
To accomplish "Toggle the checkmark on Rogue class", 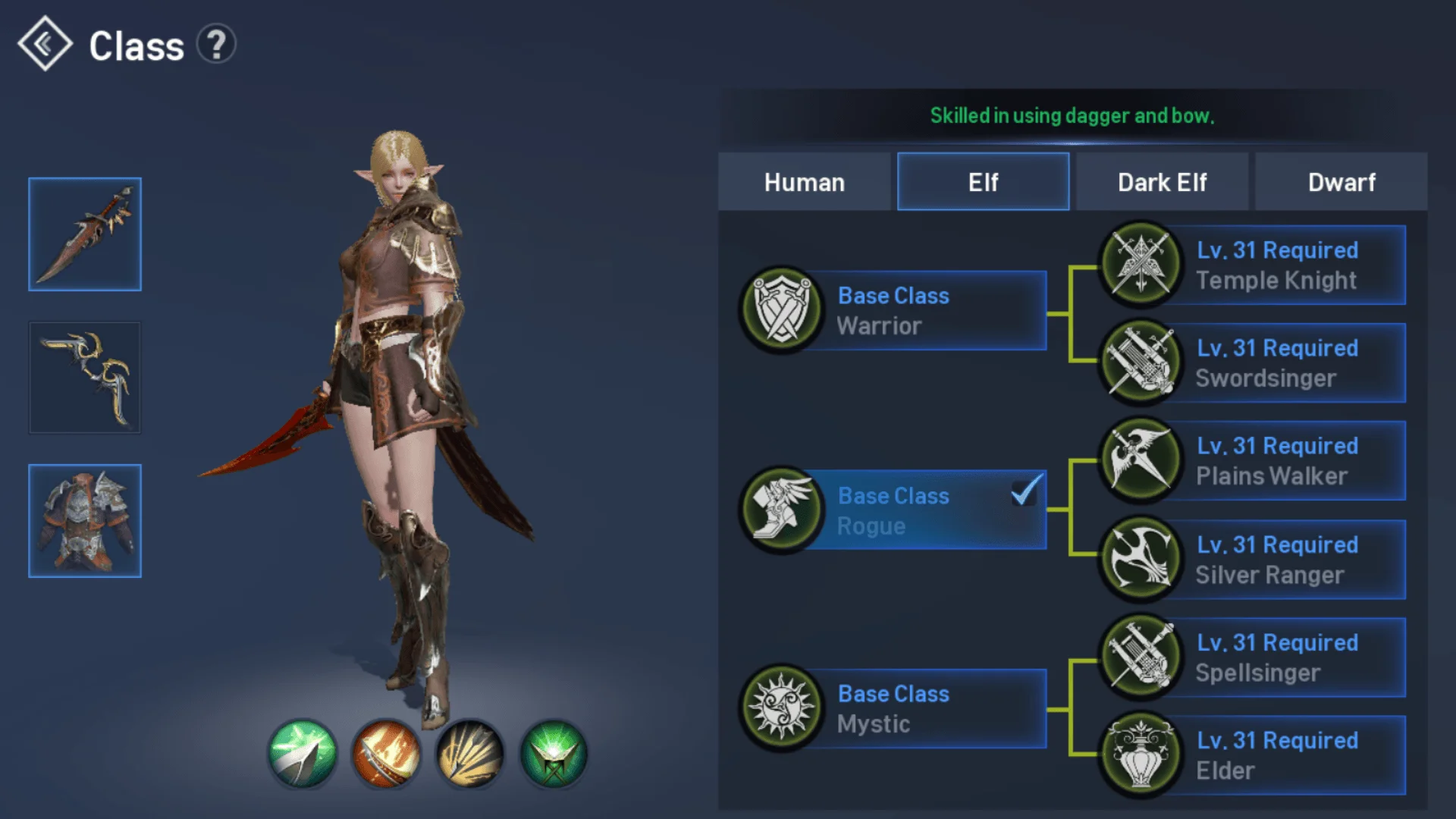I will click(x=1024, y=493).
